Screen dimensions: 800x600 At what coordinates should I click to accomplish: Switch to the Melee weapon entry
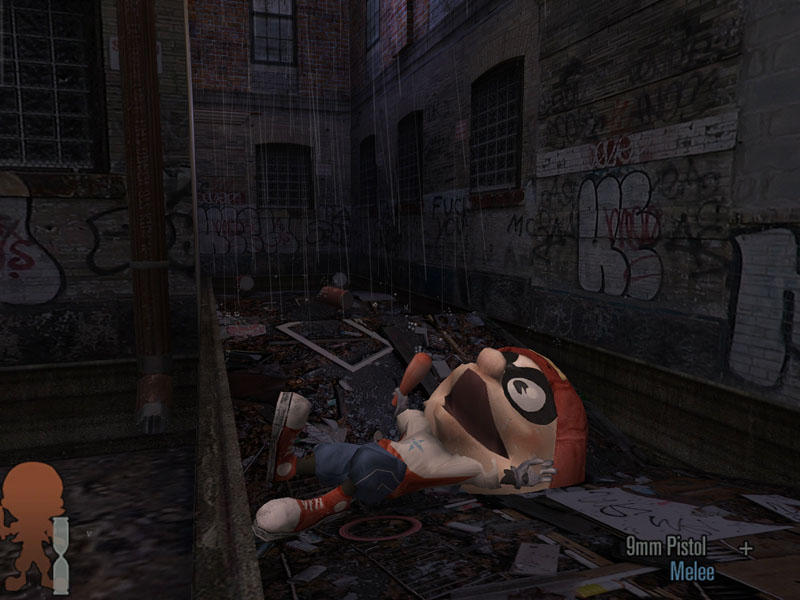(692, 572)
